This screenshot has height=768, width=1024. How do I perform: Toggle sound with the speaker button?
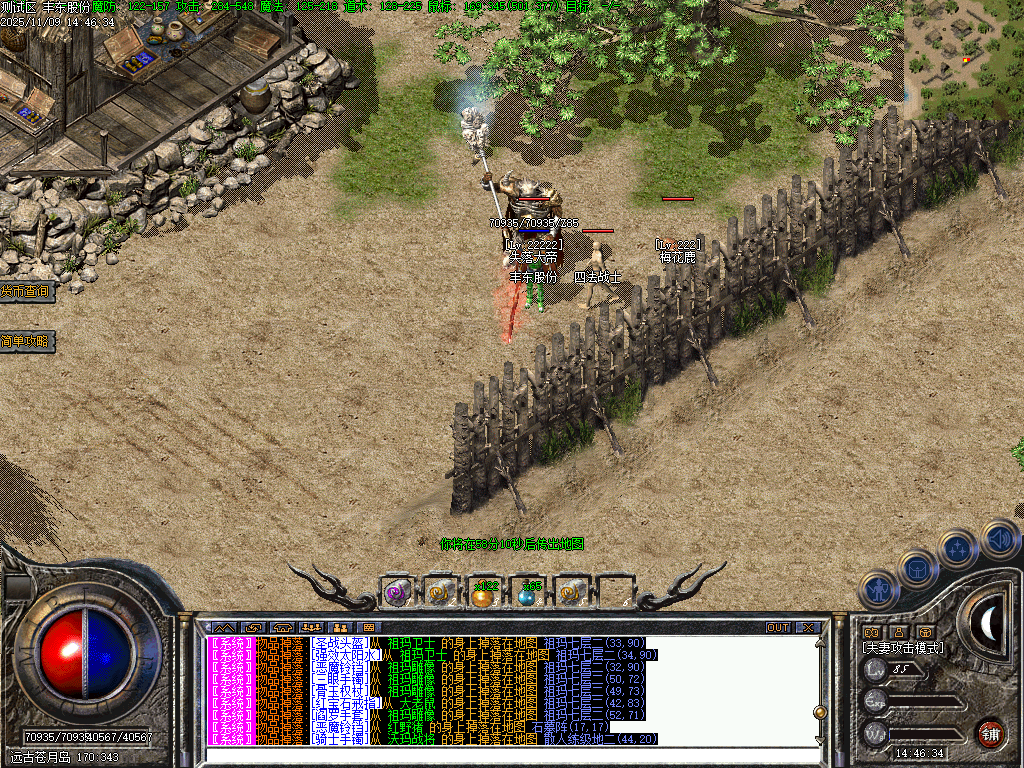click(999, 539)
